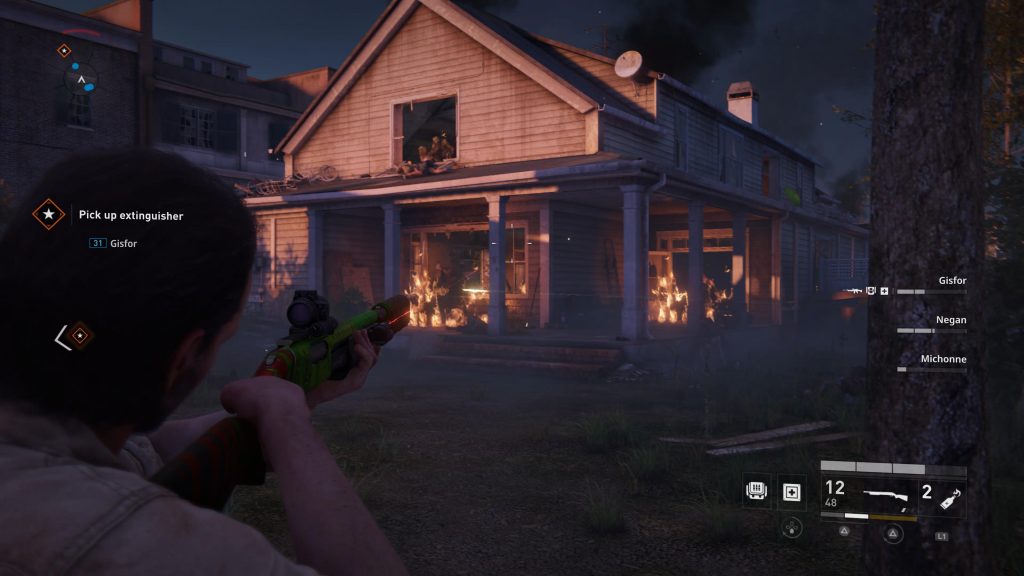Choose the molotov cocktail slot
This screenshot has width=1024, height=576.
pos(942,494)
